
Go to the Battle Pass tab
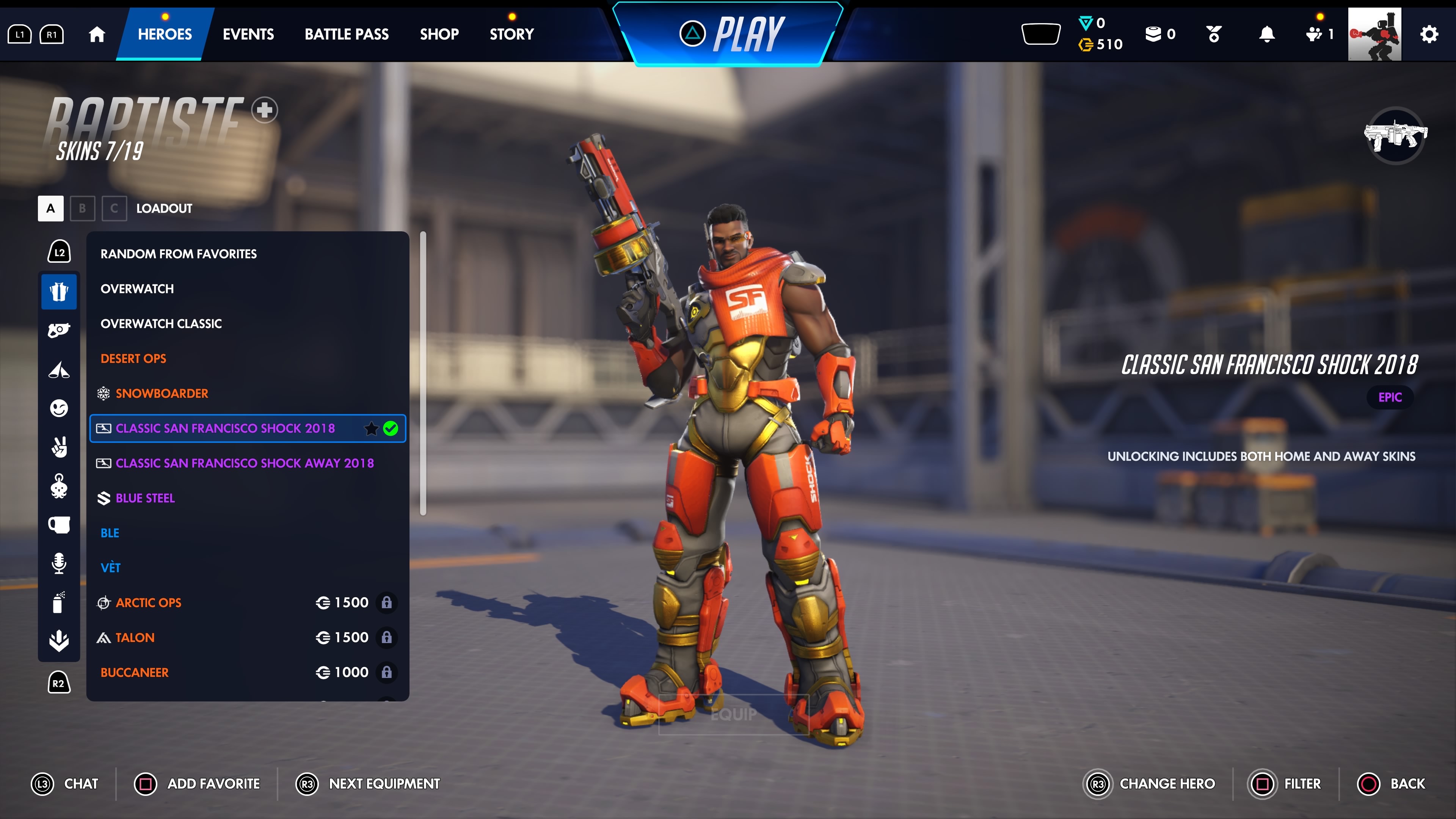347,34
